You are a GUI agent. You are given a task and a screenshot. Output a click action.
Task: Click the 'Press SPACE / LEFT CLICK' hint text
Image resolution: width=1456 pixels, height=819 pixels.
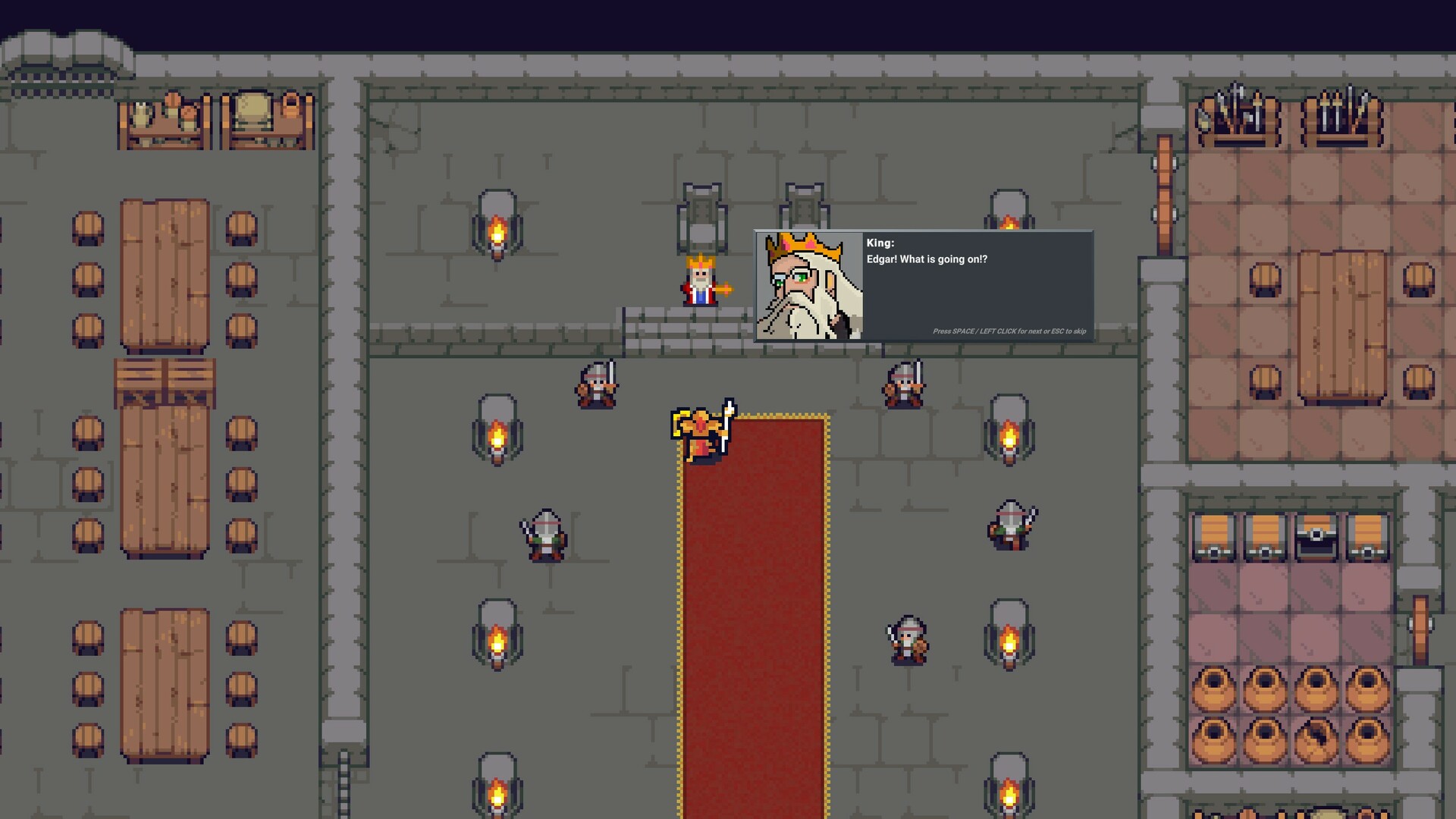point(1009,331)
